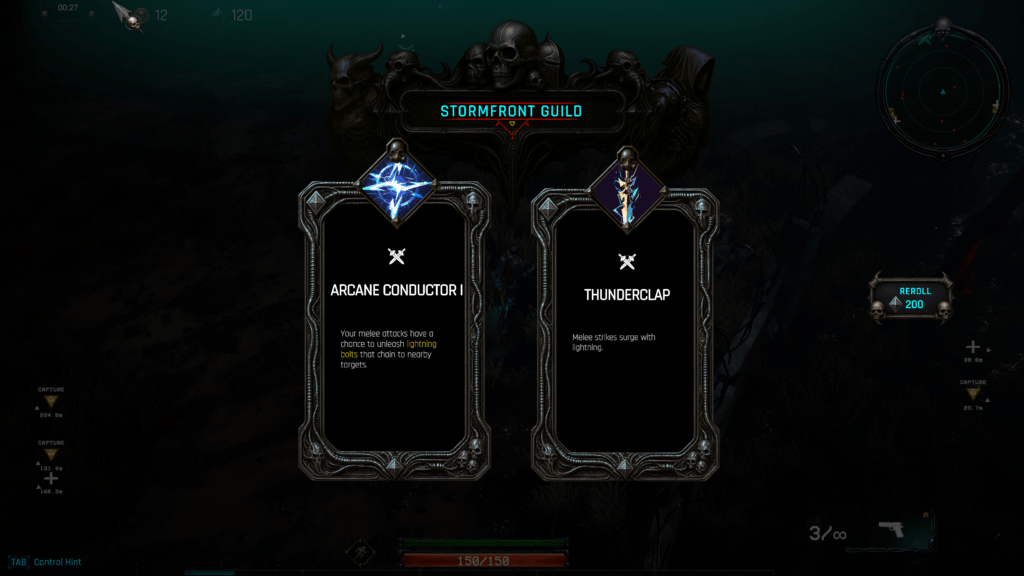Reroll the upgrades for 200
Image resolution: width=1024 pixels, height=576 pixels.
coord(911,299)
